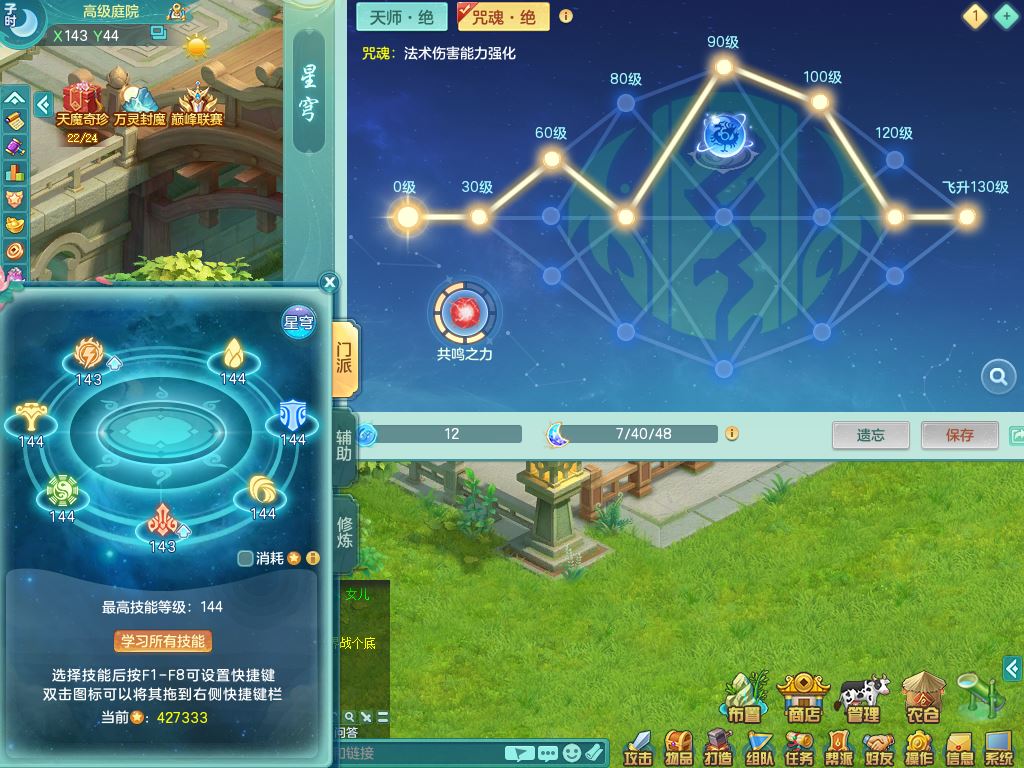Open the 修炼 tab
Viewport: 1024px width, 768px height.
(x=345, y=530)
